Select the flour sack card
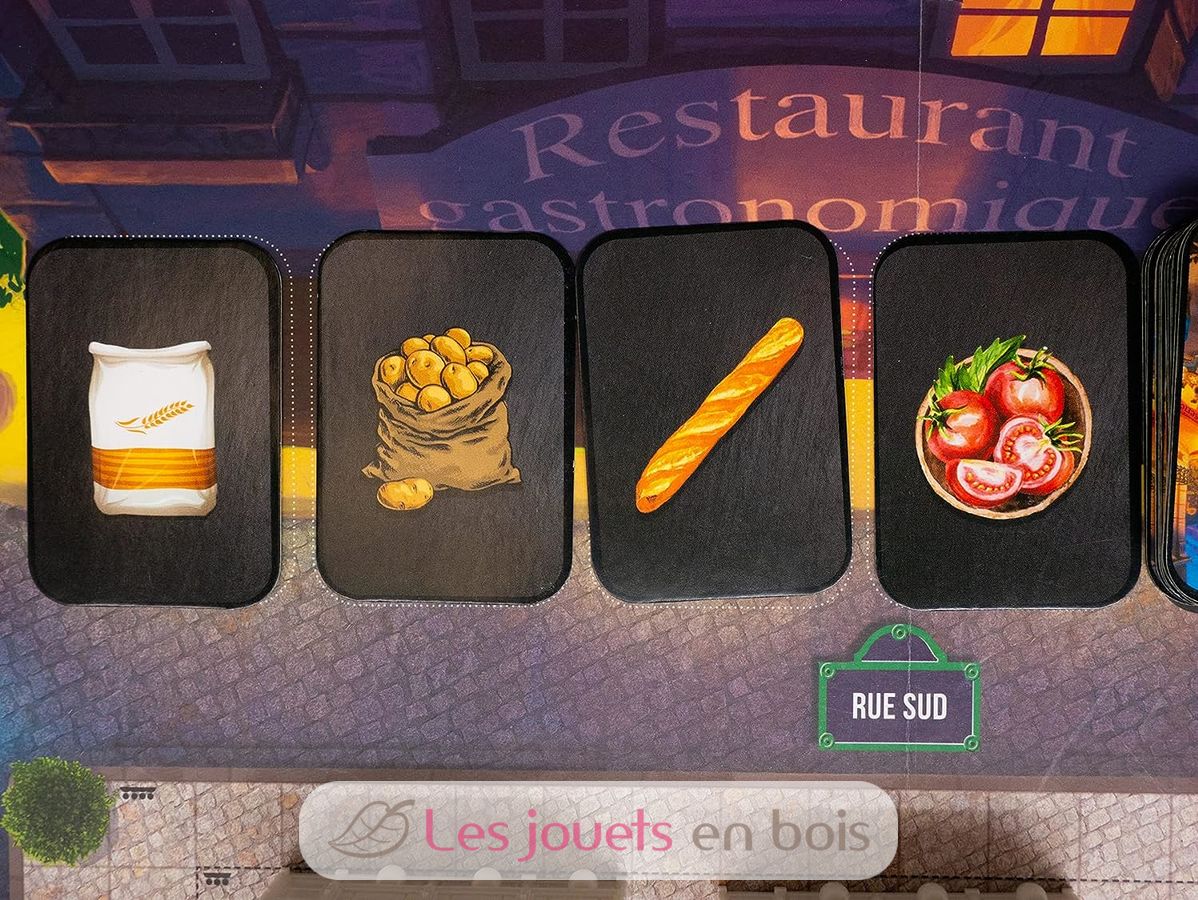This screenshot has width=1198, height=900. [153, 424]
